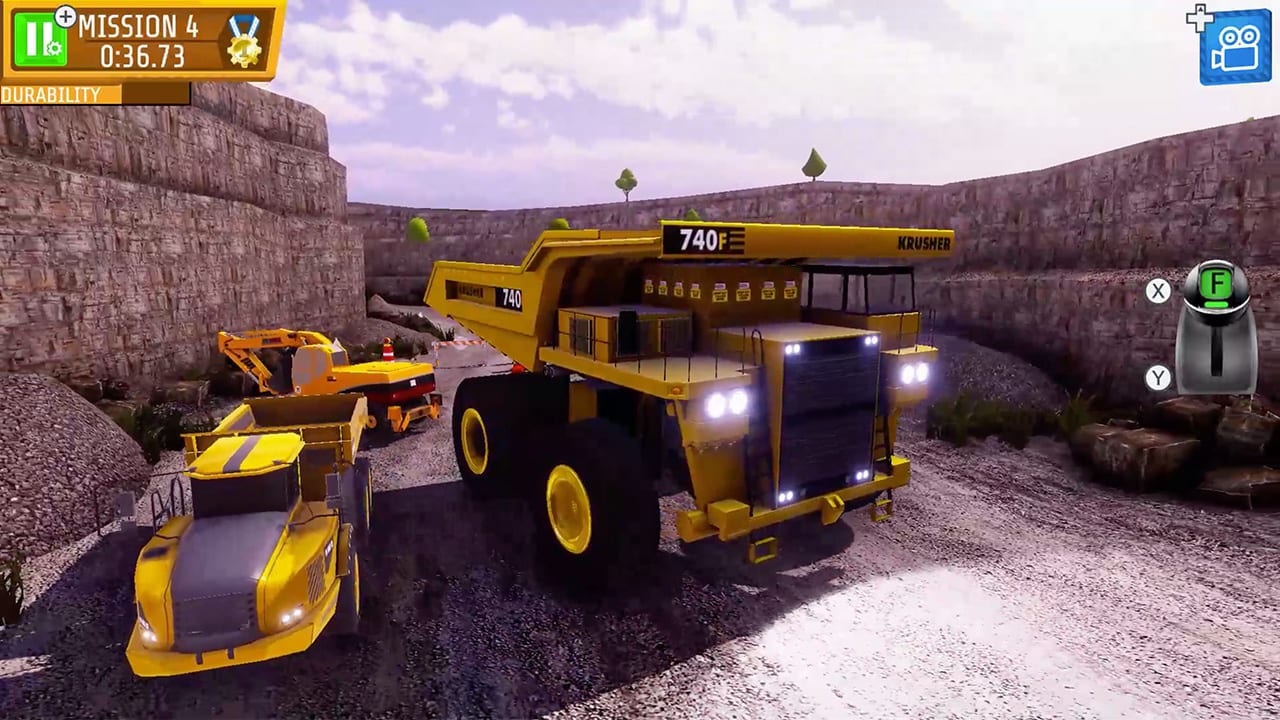Select the MISSION 4 header panel
Screen dimensions: 1280x720
138,25
